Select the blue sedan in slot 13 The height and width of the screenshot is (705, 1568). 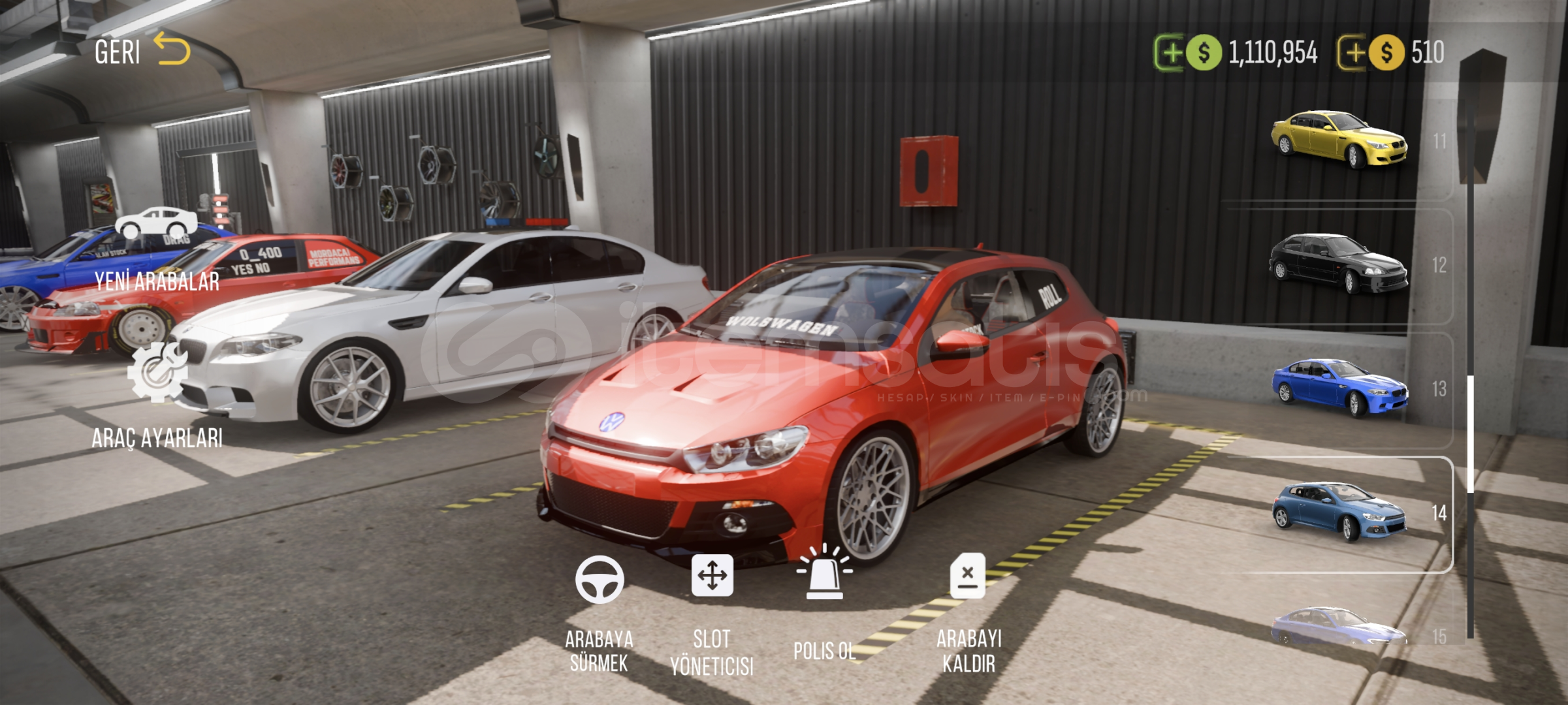[x=1339, y=388]
